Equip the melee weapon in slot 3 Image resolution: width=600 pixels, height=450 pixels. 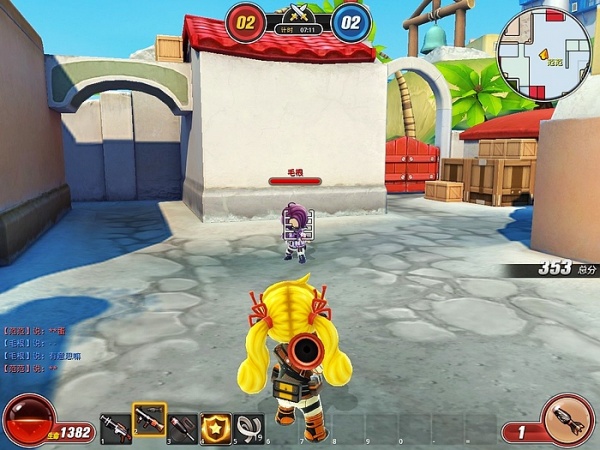tap(183, 427)
